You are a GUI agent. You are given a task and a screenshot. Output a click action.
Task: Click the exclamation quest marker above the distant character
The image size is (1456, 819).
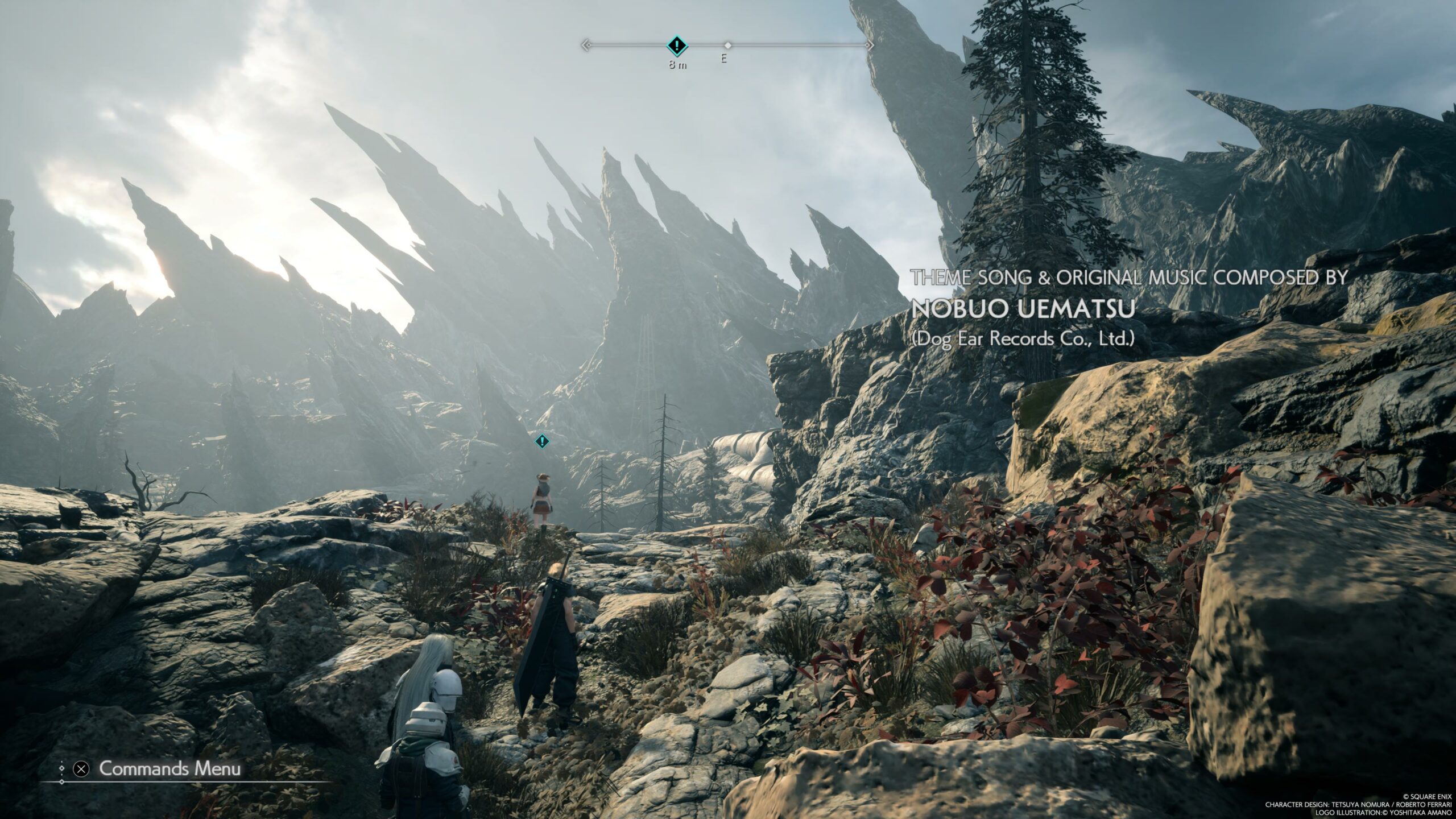542,441
